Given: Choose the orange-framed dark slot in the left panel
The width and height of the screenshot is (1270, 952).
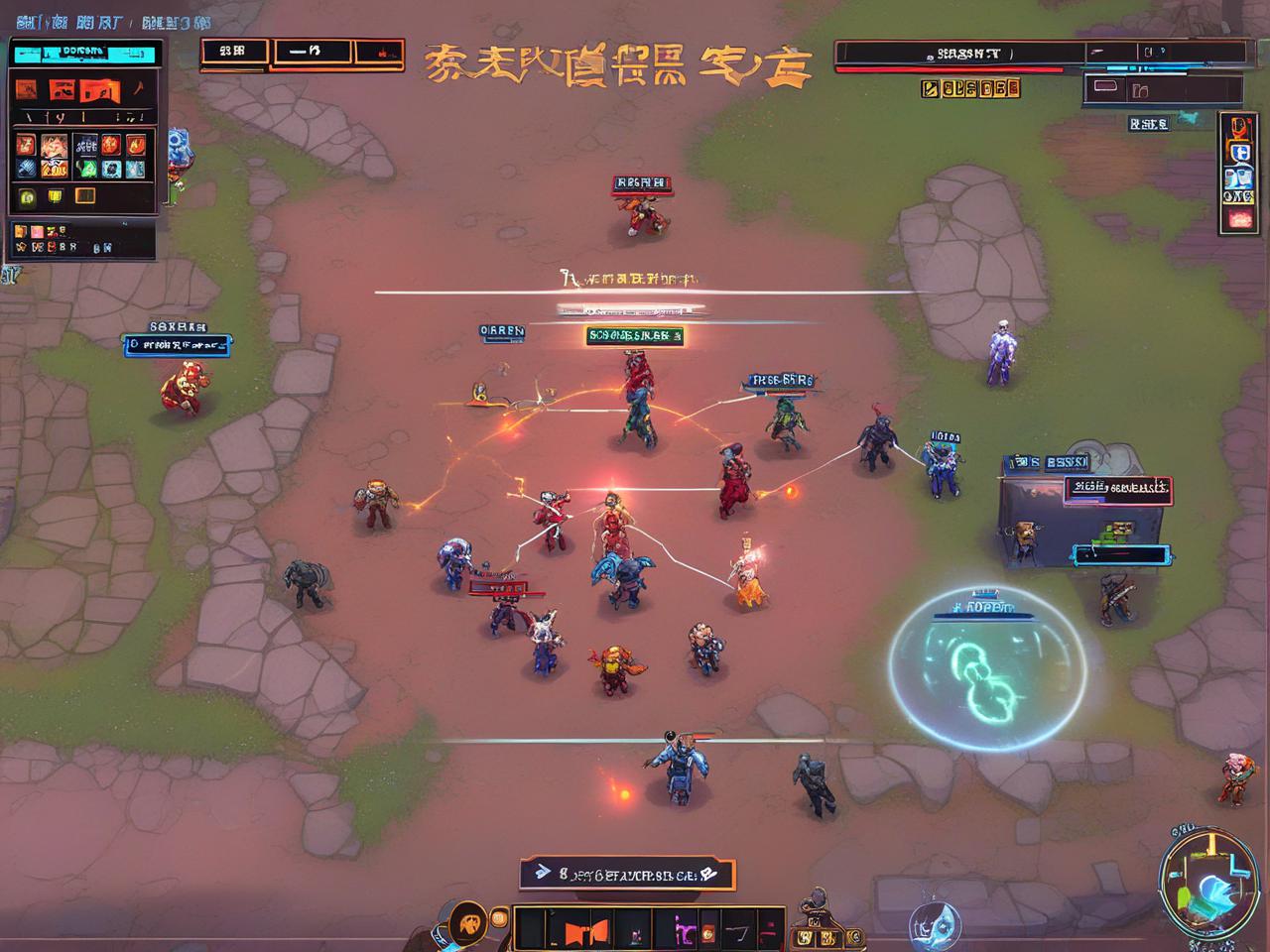Looking at the screenshot, I should point(85,196).
